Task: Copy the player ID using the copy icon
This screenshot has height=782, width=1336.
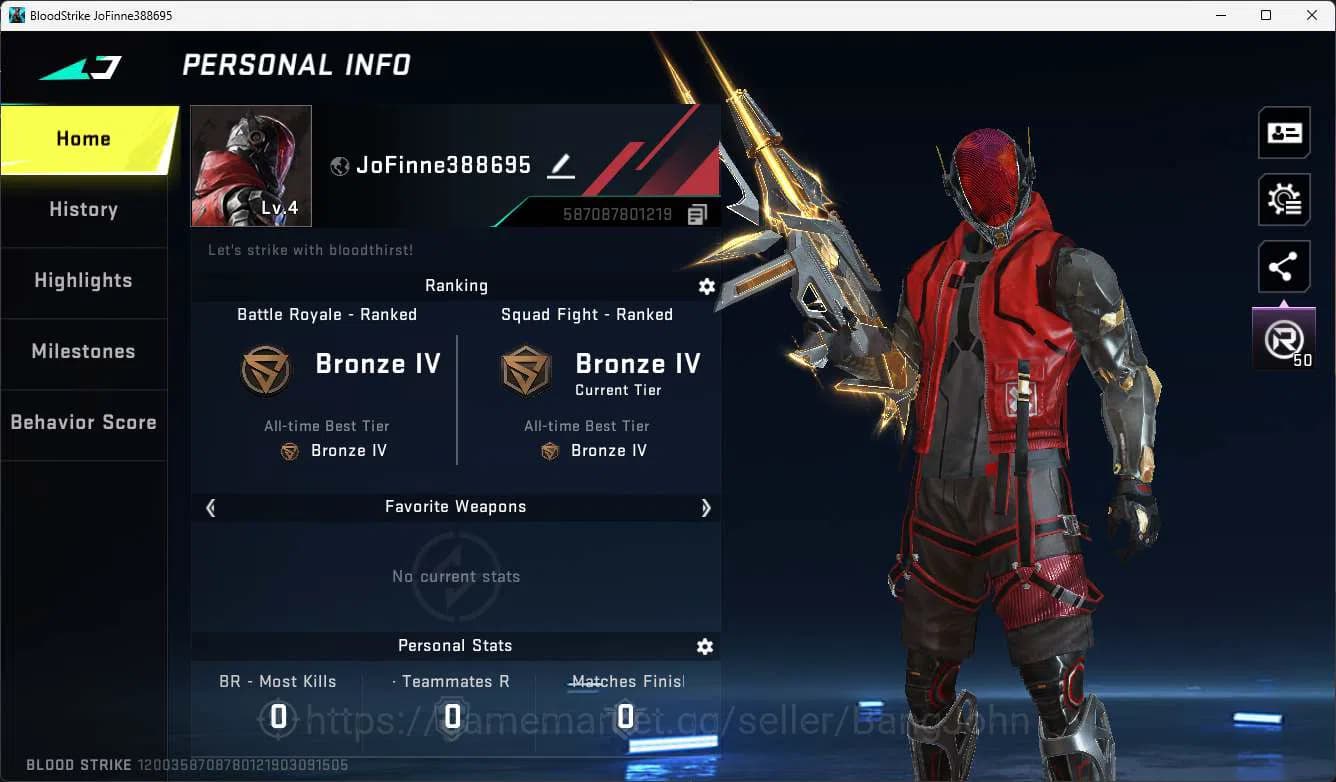Action: pos(697,213)
